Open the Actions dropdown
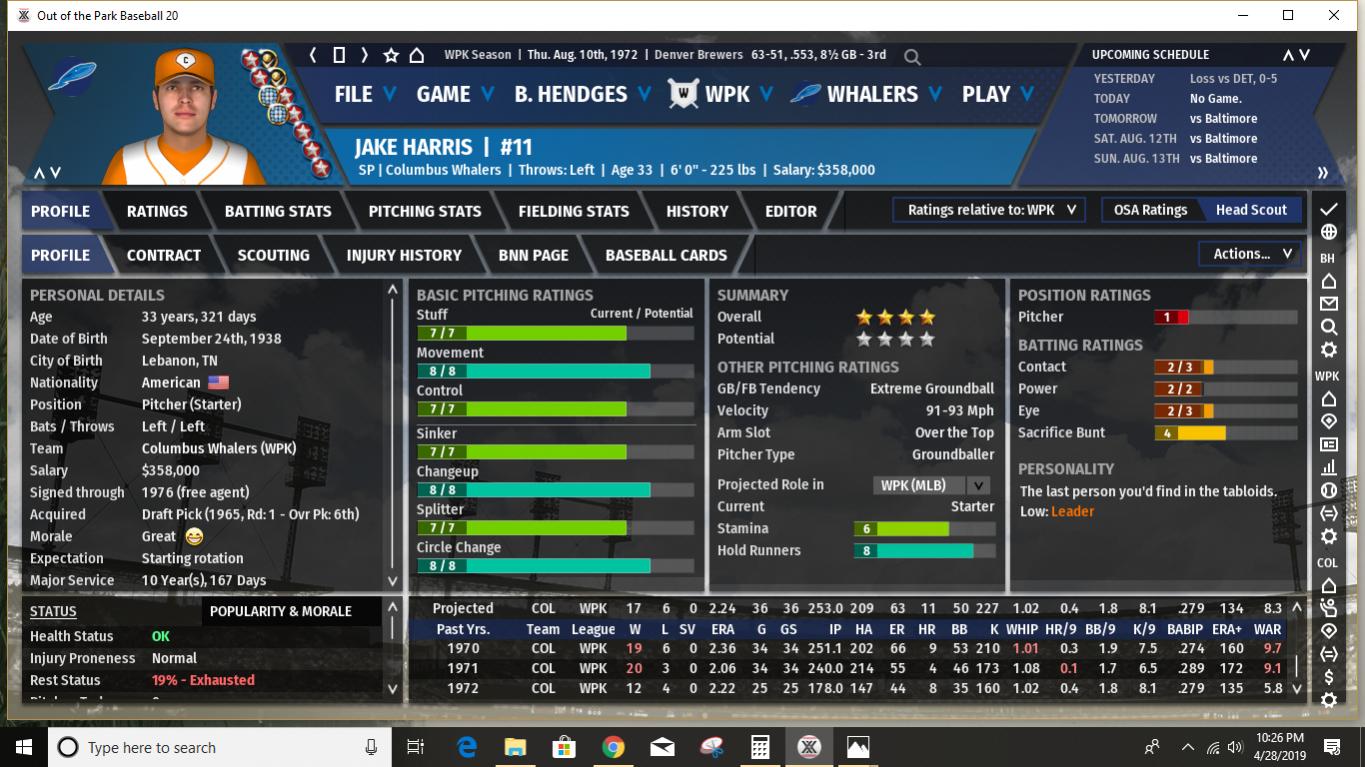 (1252, 254)
